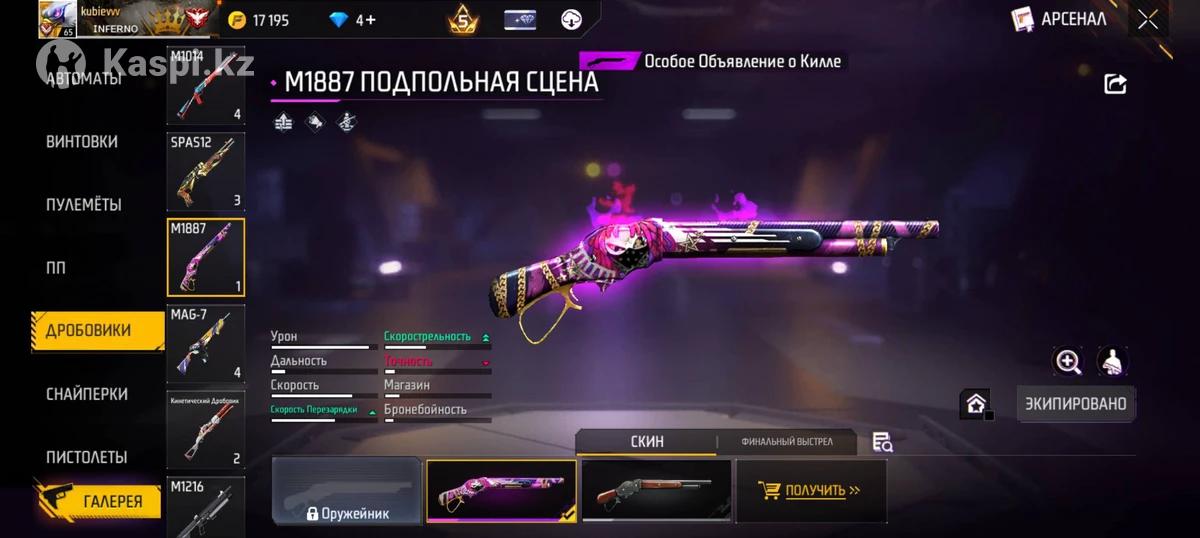This screenshot has width=1200, height=538.
Task: Close the Arsenal screen
Action: (x=1148, y=19)
